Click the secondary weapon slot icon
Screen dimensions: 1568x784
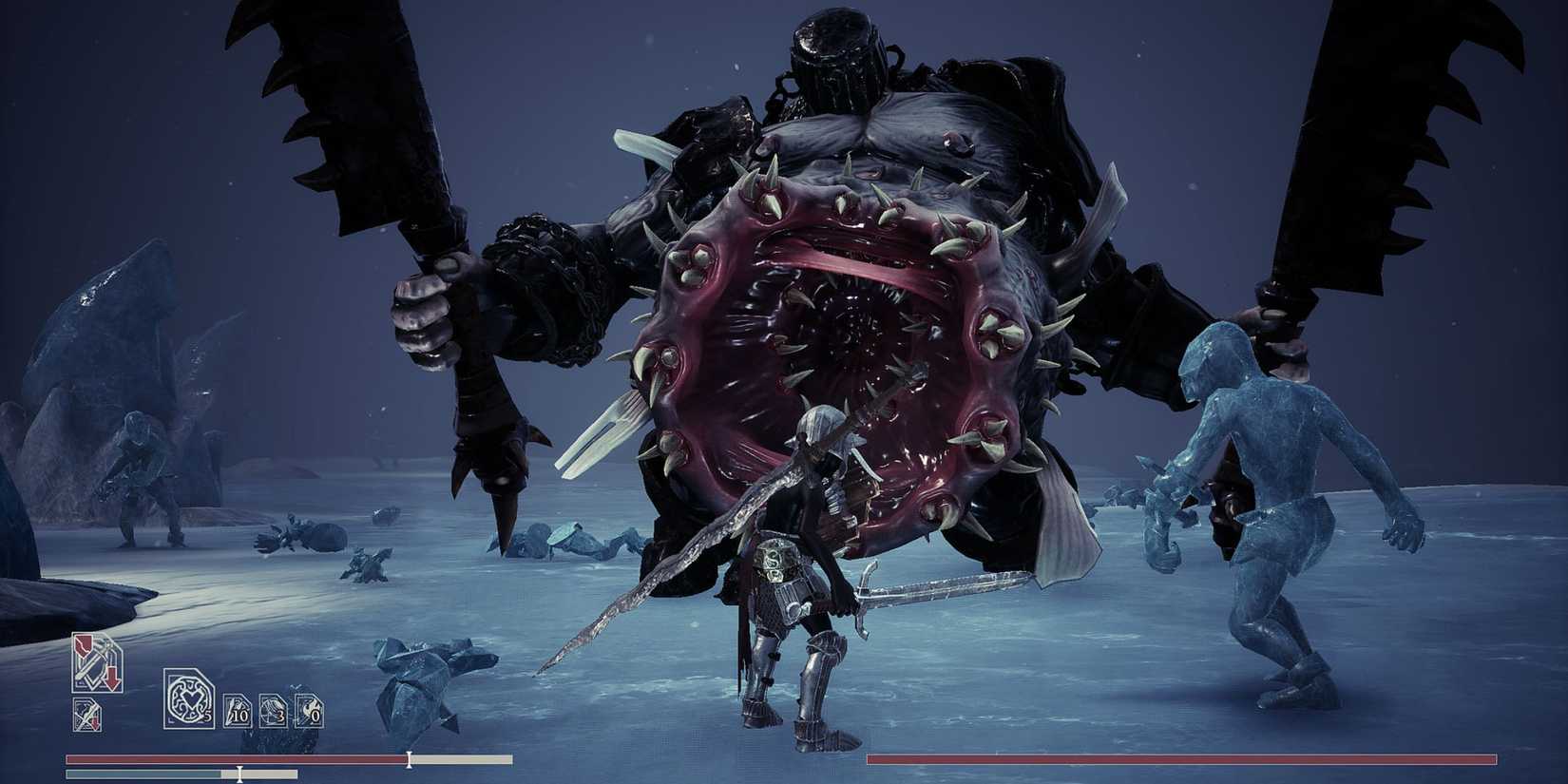(87, 715)
